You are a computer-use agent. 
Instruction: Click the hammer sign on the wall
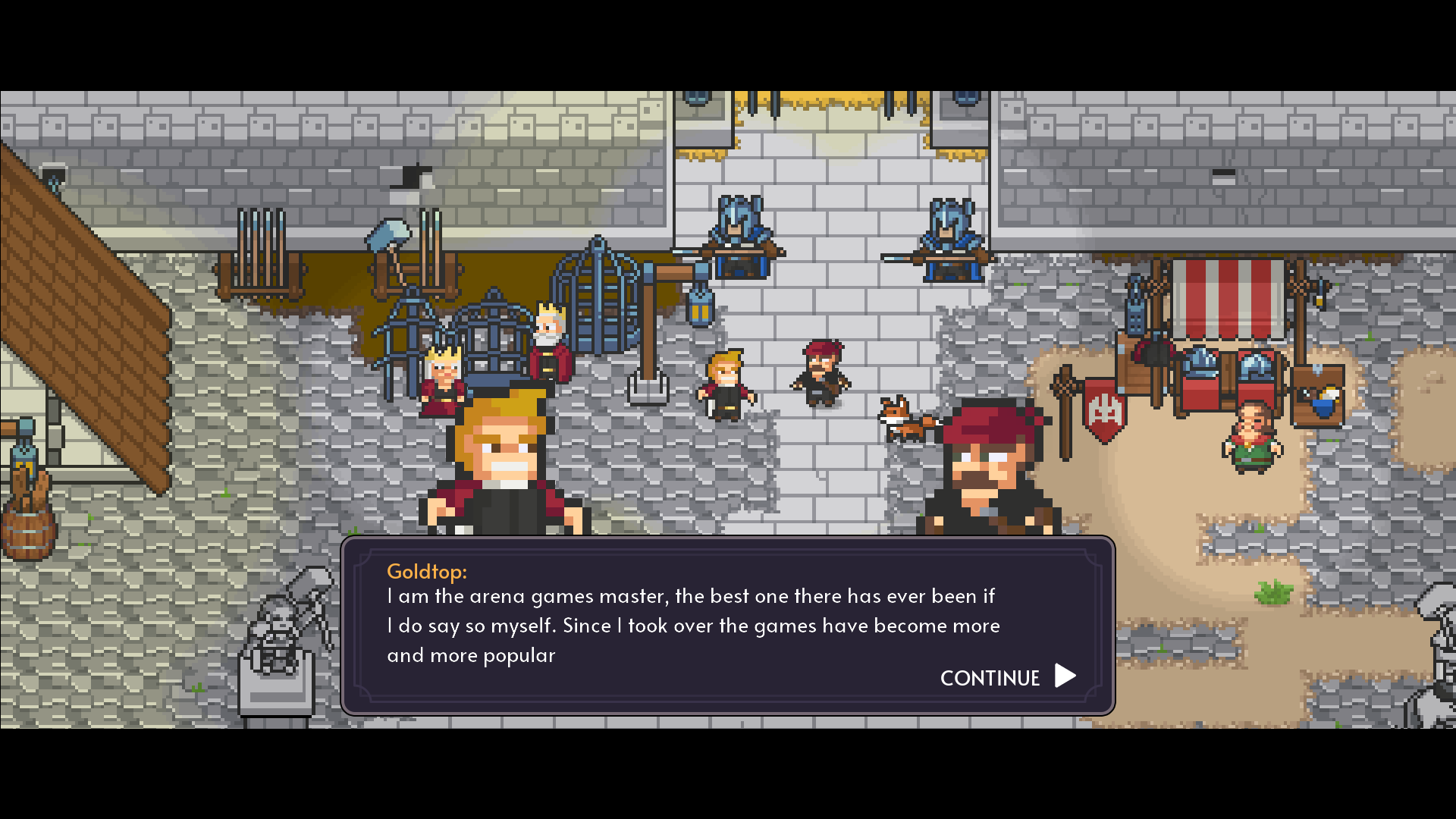[x=391, y=235]
